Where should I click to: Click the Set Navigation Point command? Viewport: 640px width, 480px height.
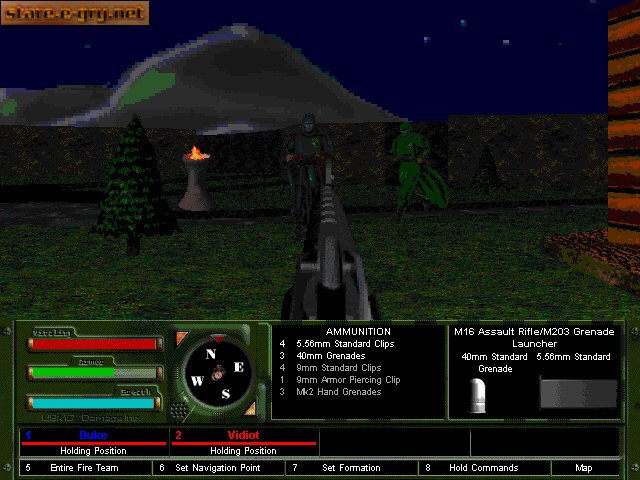click(x=216, y=468)
